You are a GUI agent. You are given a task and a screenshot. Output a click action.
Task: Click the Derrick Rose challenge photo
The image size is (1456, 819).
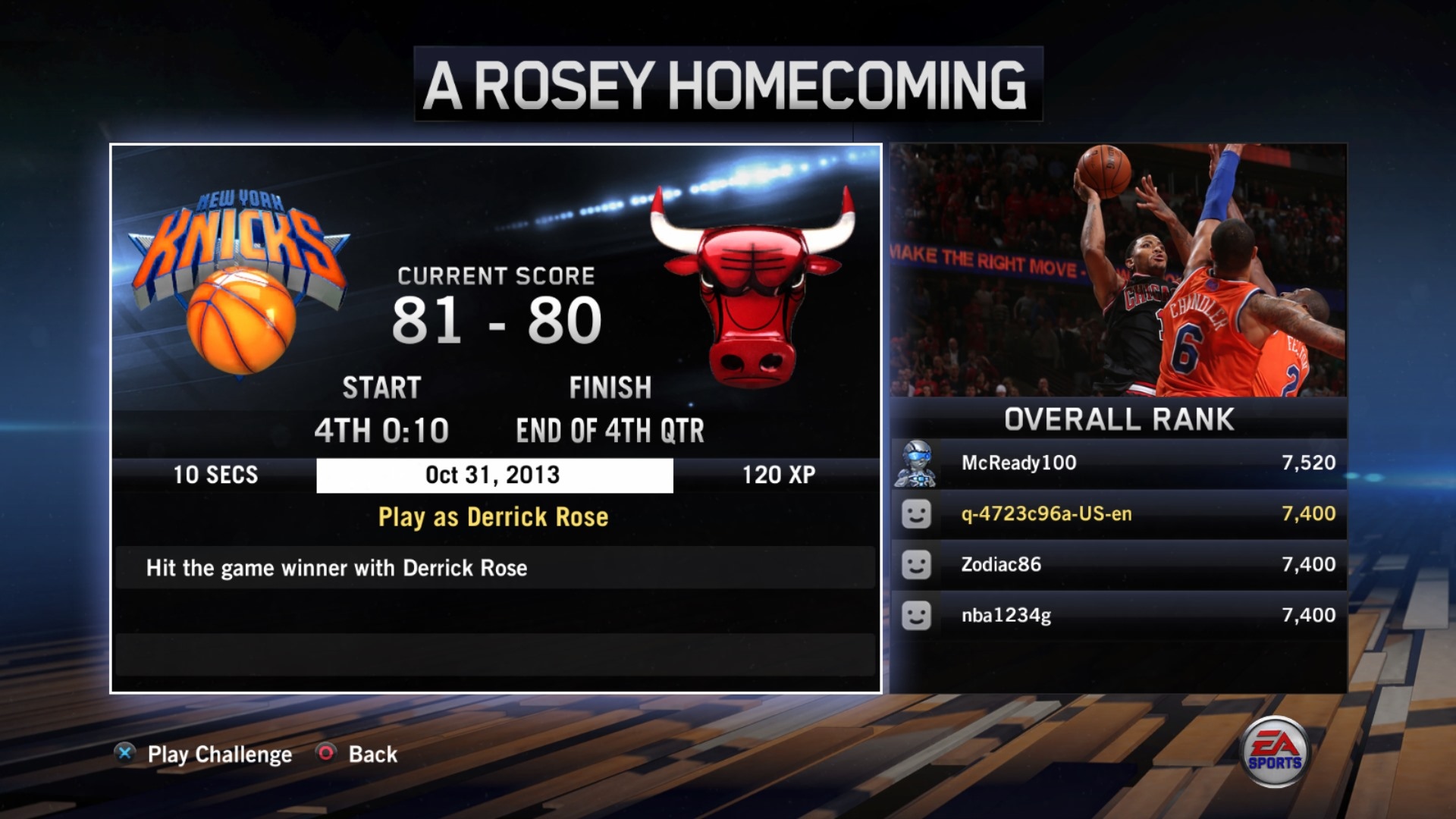[x=1118, y=270]
